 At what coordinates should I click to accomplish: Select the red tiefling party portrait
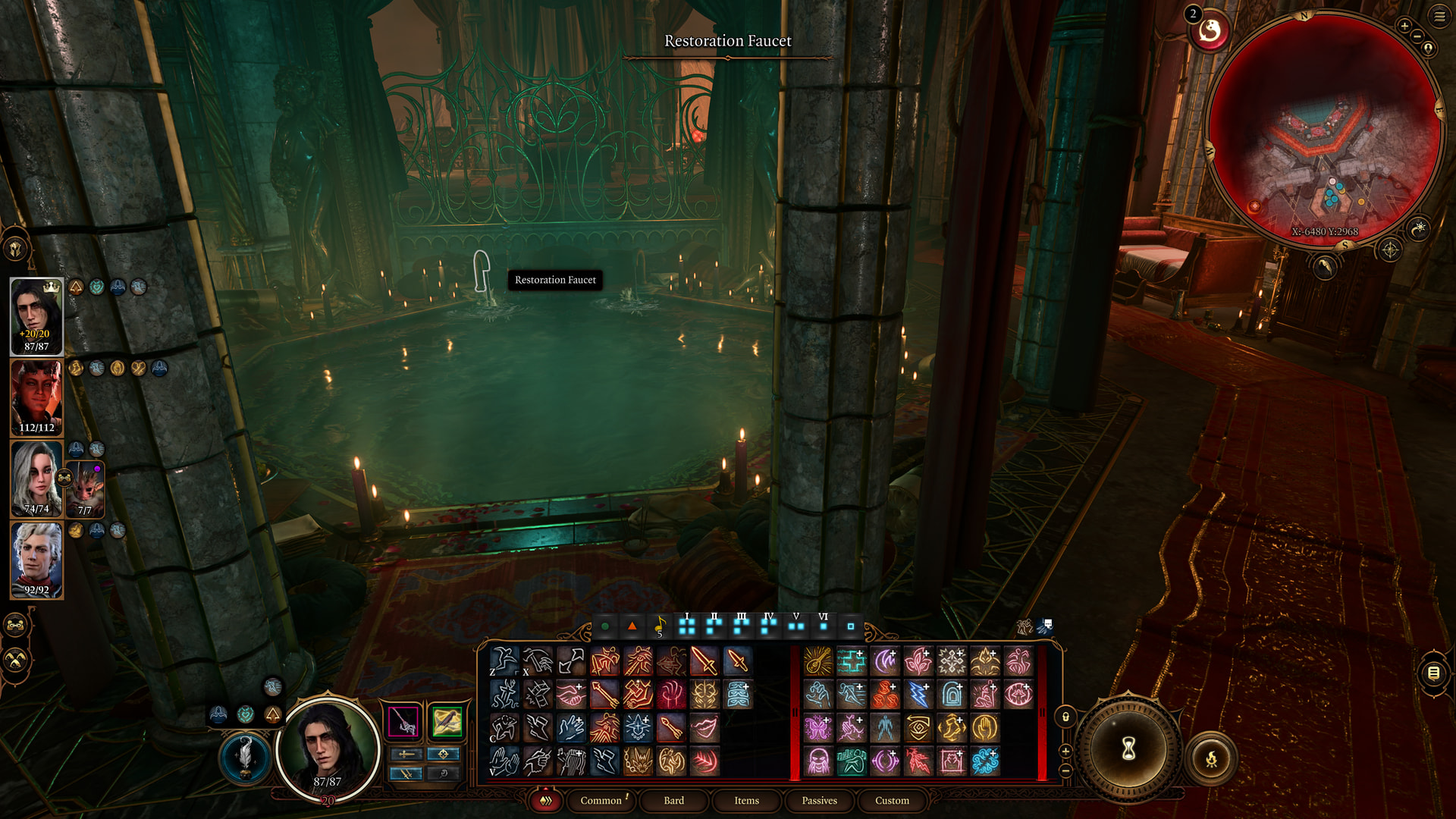click(36, 397)
